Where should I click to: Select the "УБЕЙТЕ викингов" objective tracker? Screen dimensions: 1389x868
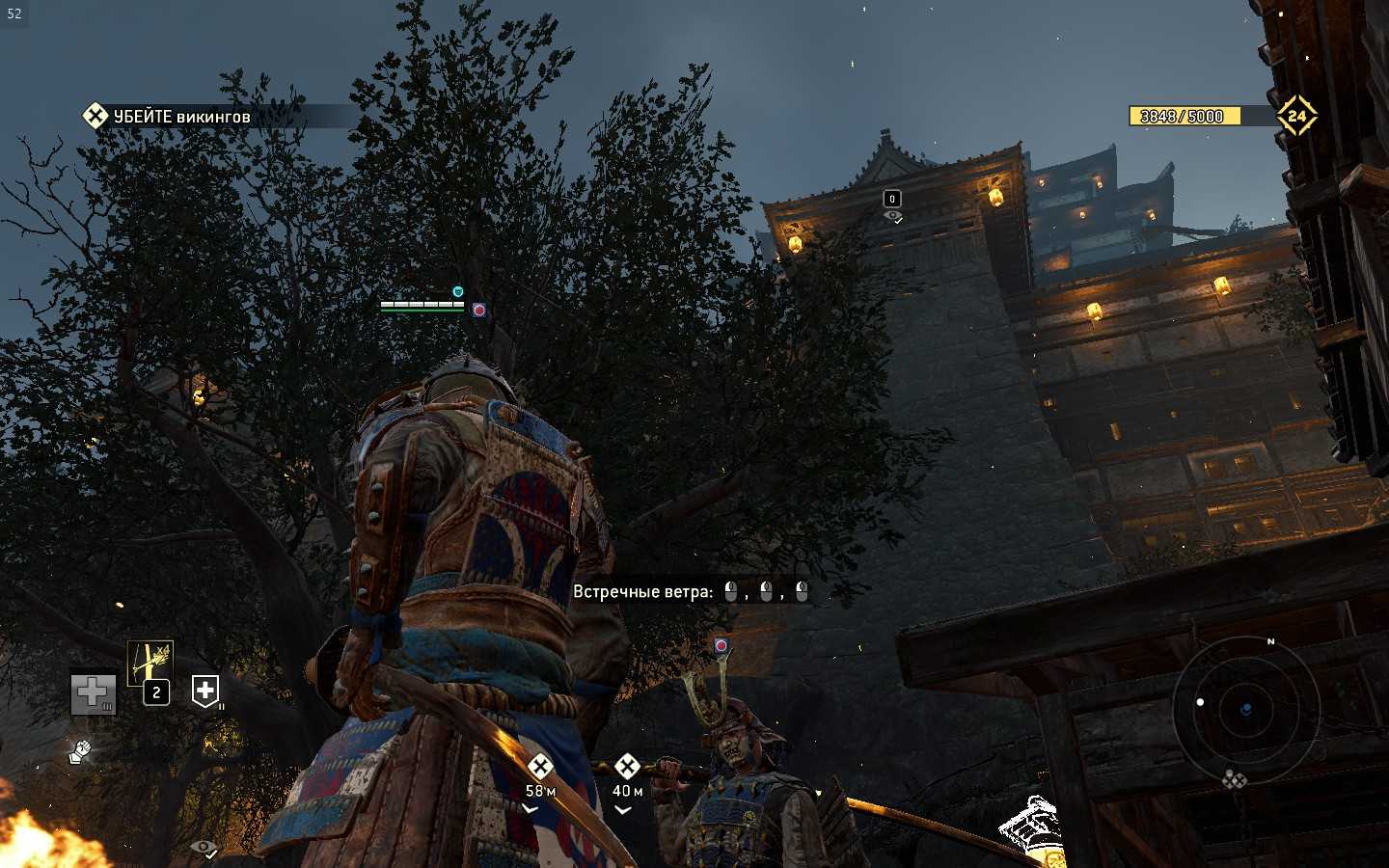pos(169,117)
